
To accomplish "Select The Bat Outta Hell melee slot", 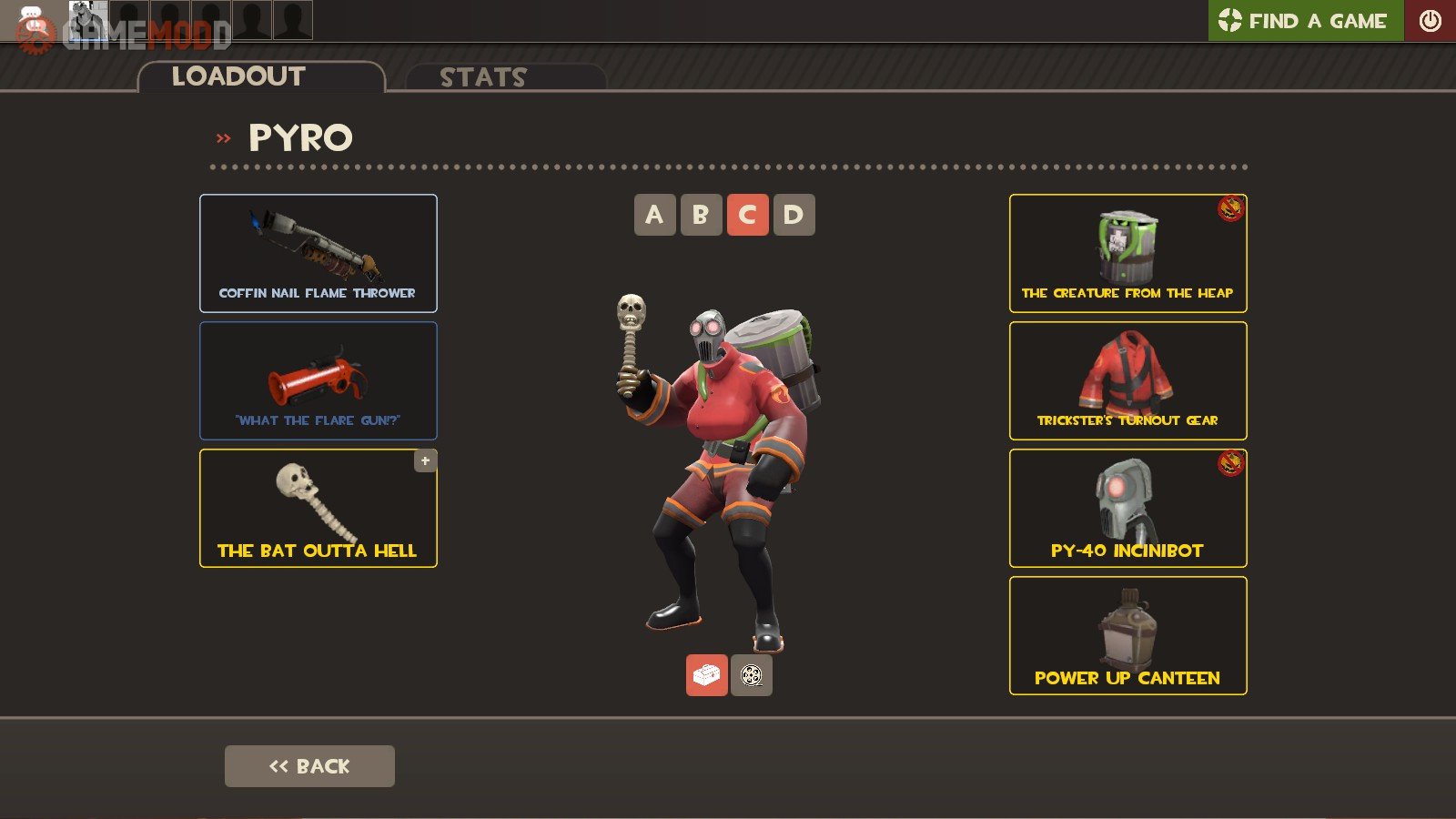I will 318,508.
